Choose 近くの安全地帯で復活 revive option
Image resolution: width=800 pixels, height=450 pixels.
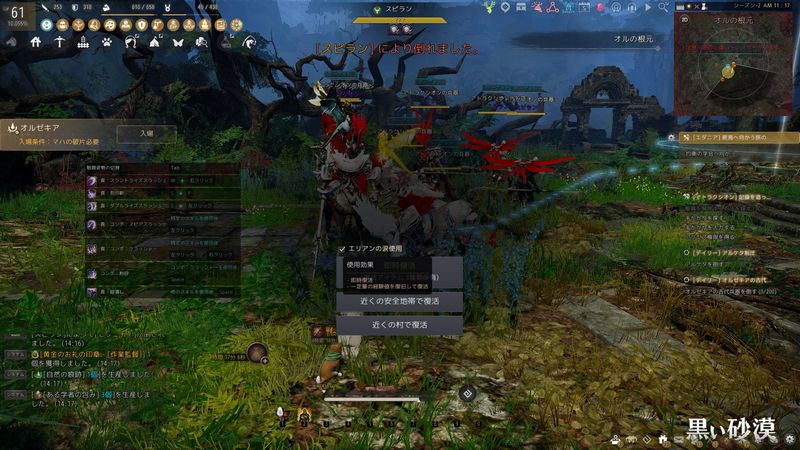(399, 300)
